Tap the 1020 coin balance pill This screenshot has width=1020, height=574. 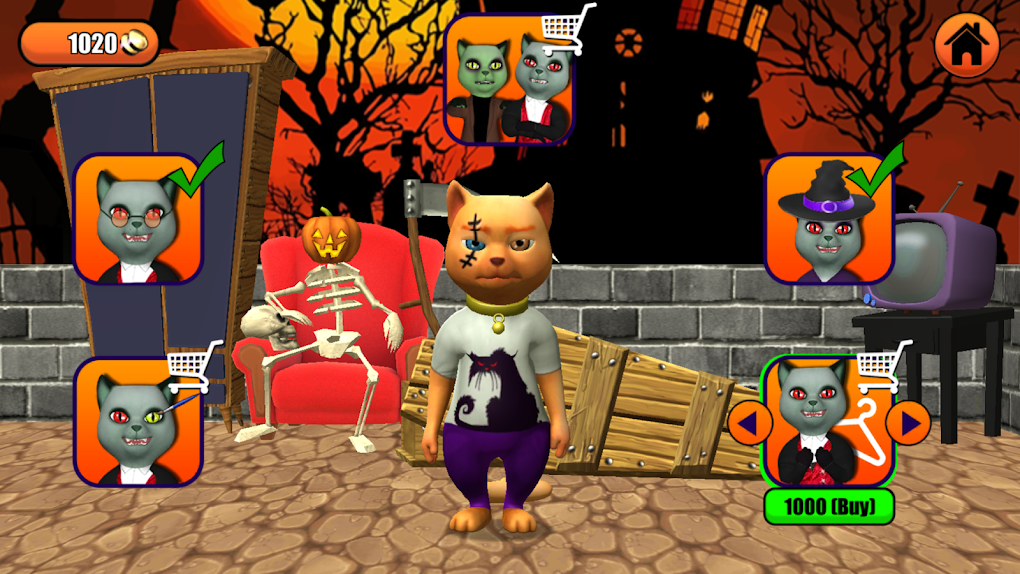click(x=90, y=43)
